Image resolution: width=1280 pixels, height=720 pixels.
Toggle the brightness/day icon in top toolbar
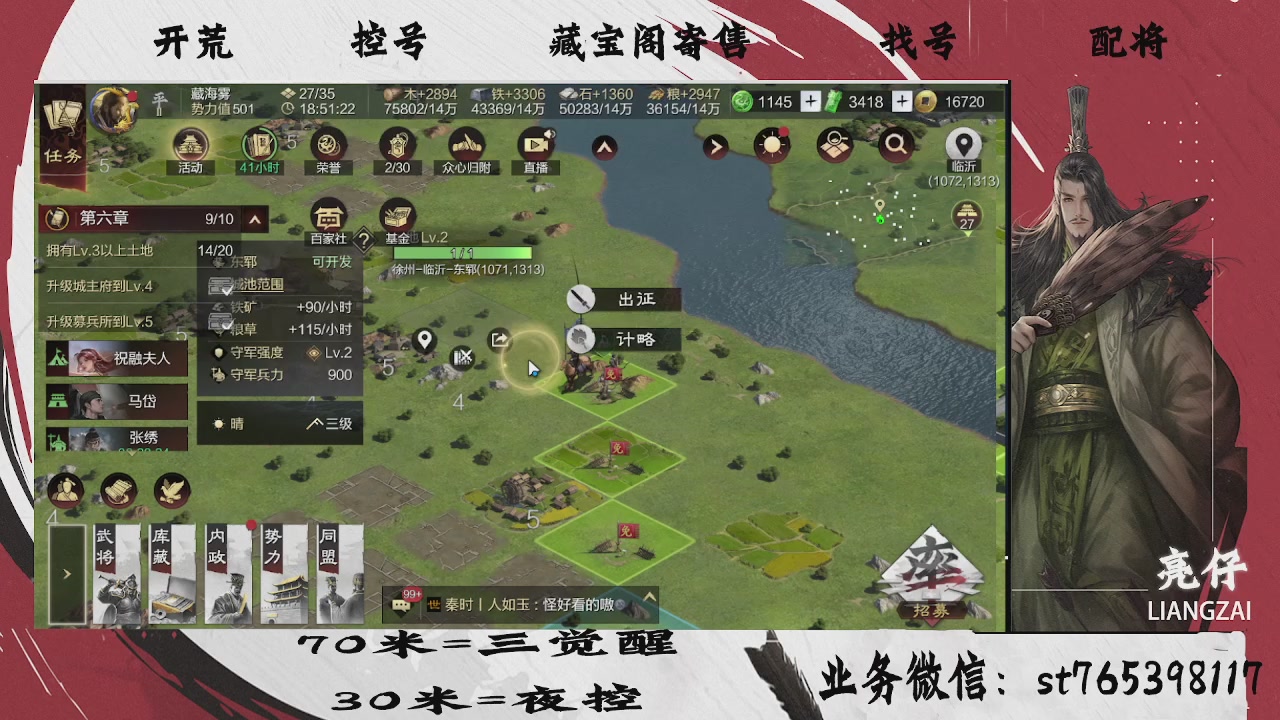[x=770, y=145]
